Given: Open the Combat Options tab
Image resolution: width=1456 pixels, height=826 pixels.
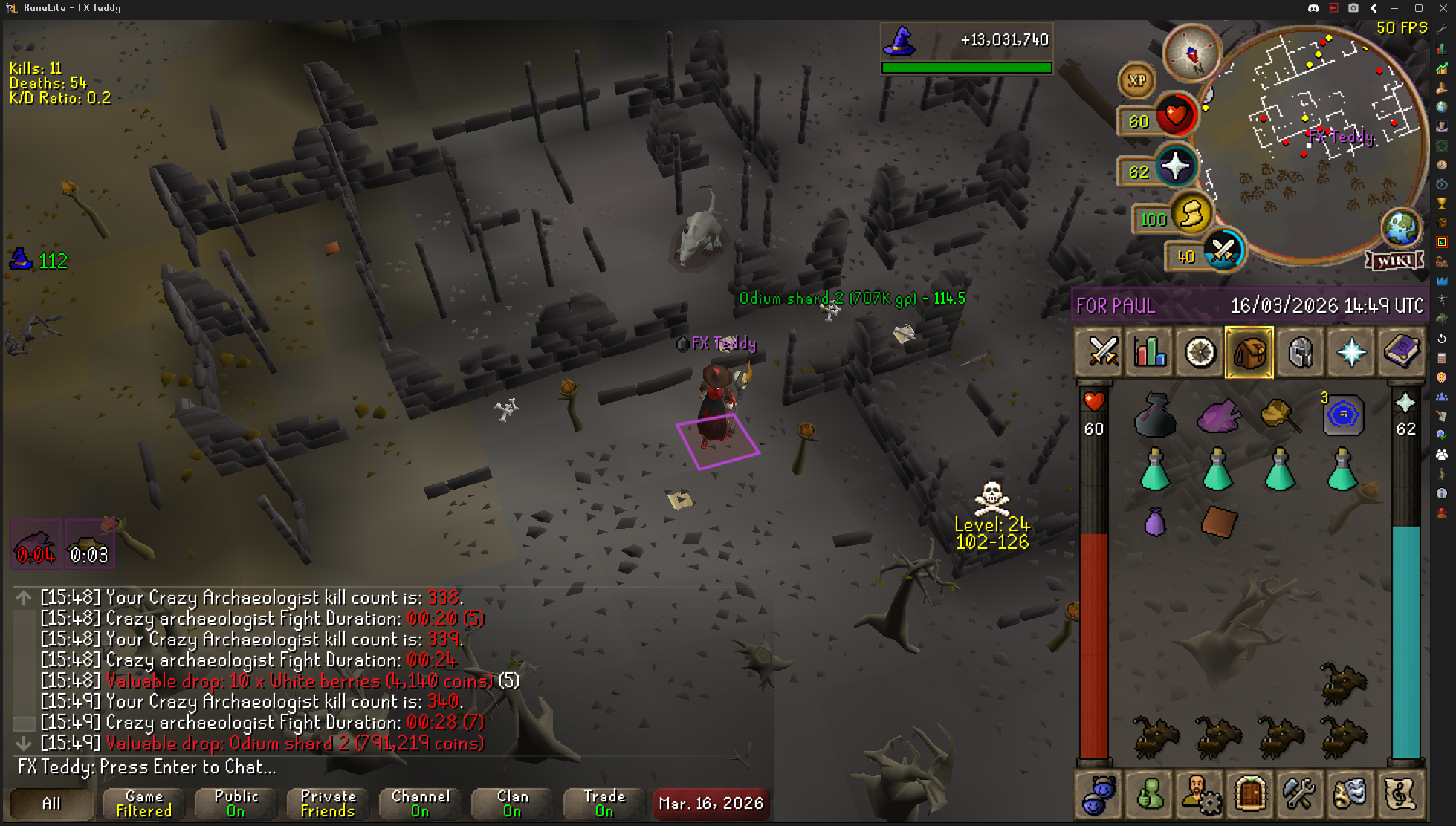Looking at the screenshot, I should 1102,352.
